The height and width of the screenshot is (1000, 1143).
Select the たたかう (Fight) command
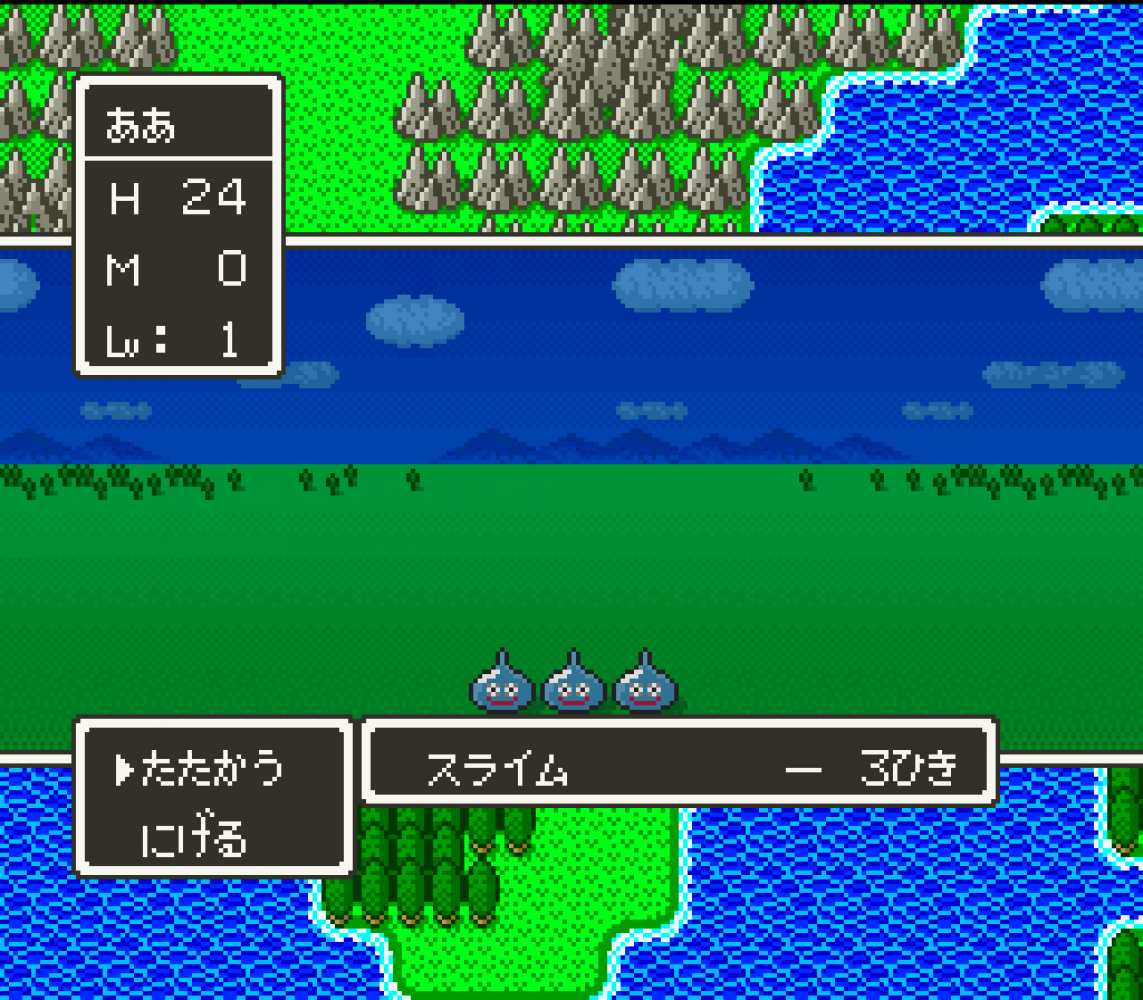[212, 769]
